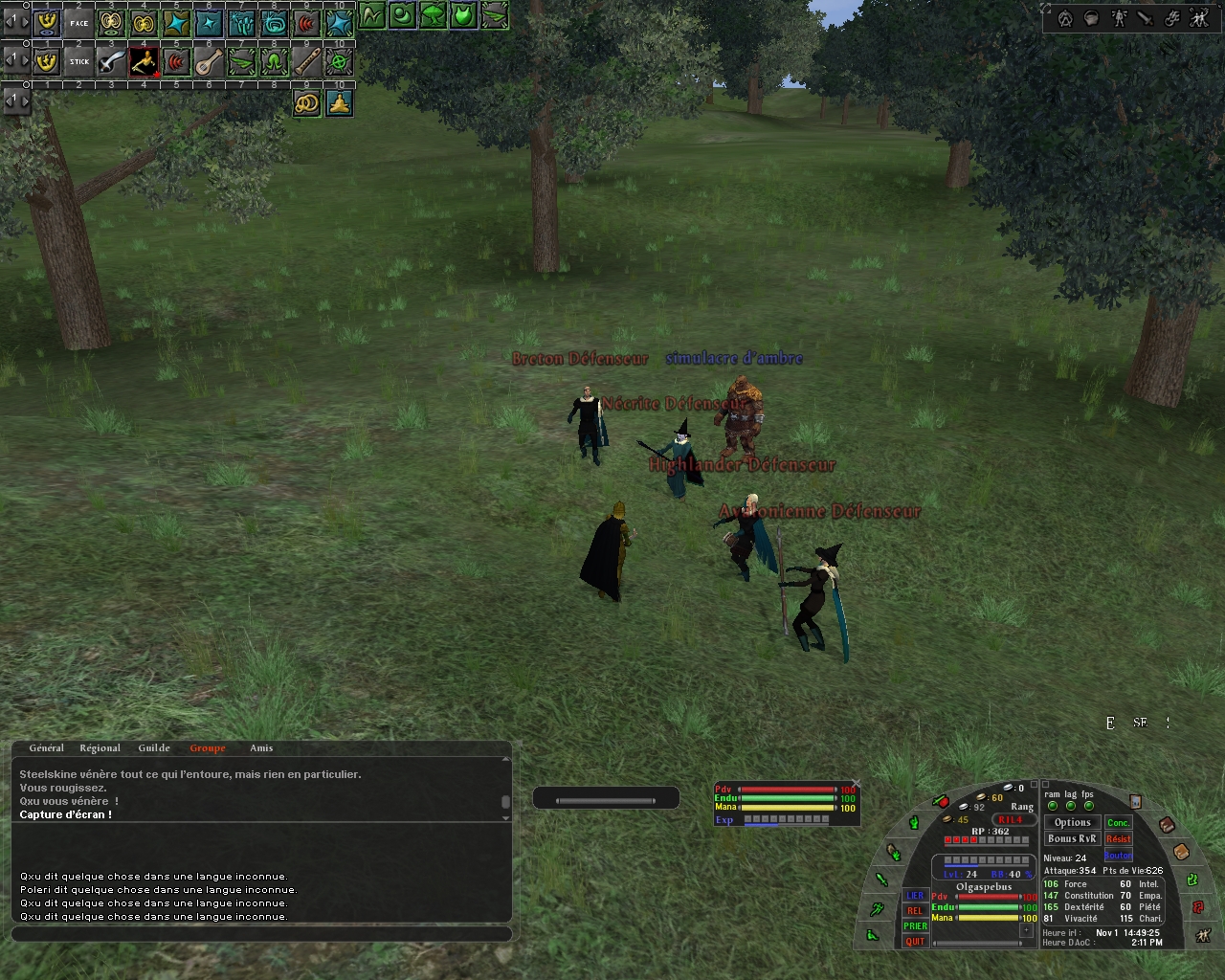Select the flute instrument slot
This screenshot has height=980, width=1225.
click(x=306, y=62)
